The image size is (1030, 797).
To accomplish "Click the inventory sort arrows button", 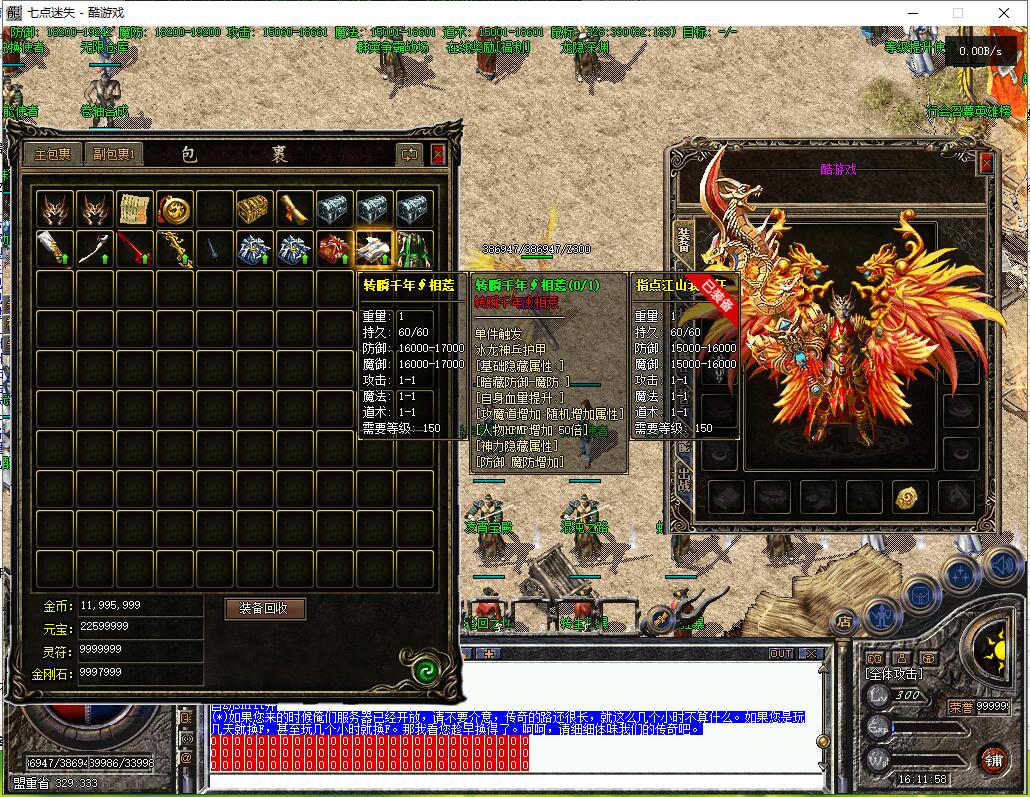I will tap(409, 154).
